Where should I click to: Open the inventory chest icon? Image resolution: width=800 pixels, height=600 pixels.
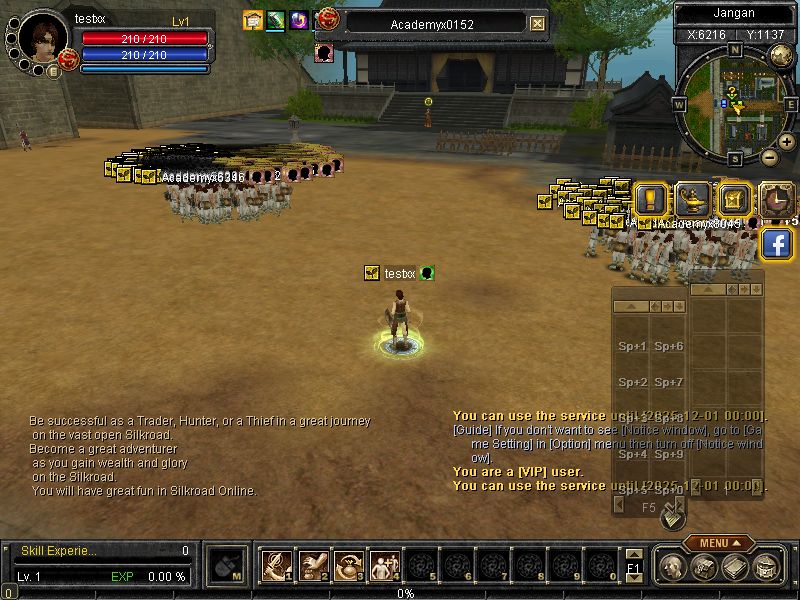point(703,567)
